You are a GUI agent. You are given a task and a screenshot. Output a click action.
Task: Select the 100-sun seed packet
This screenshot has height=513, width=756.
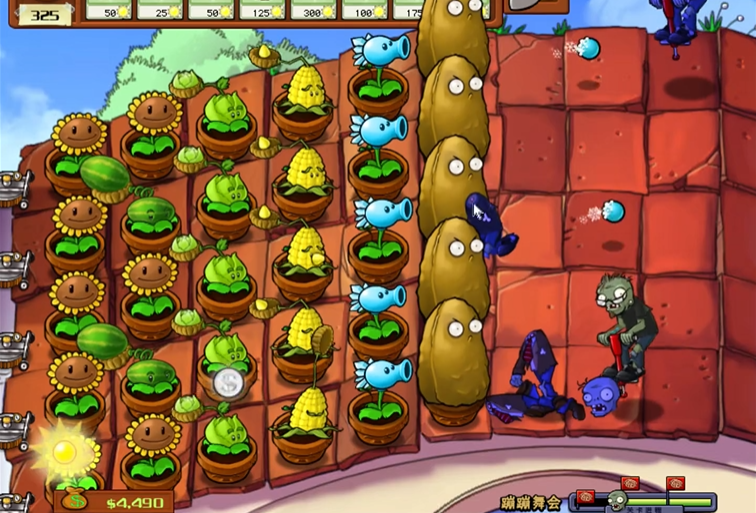point(364,9)
